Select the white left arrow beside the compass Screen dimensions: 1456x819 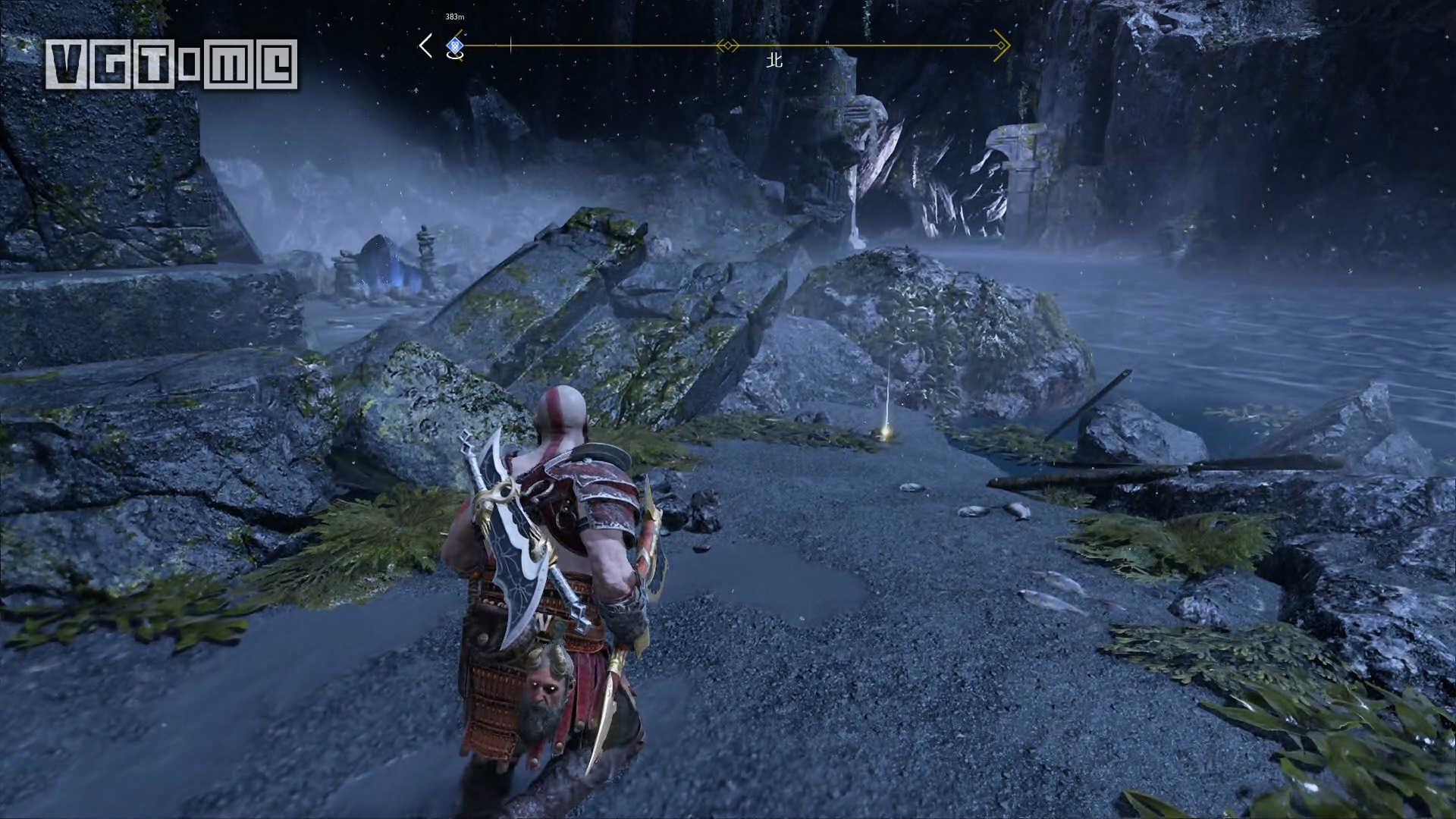(426, 45)
